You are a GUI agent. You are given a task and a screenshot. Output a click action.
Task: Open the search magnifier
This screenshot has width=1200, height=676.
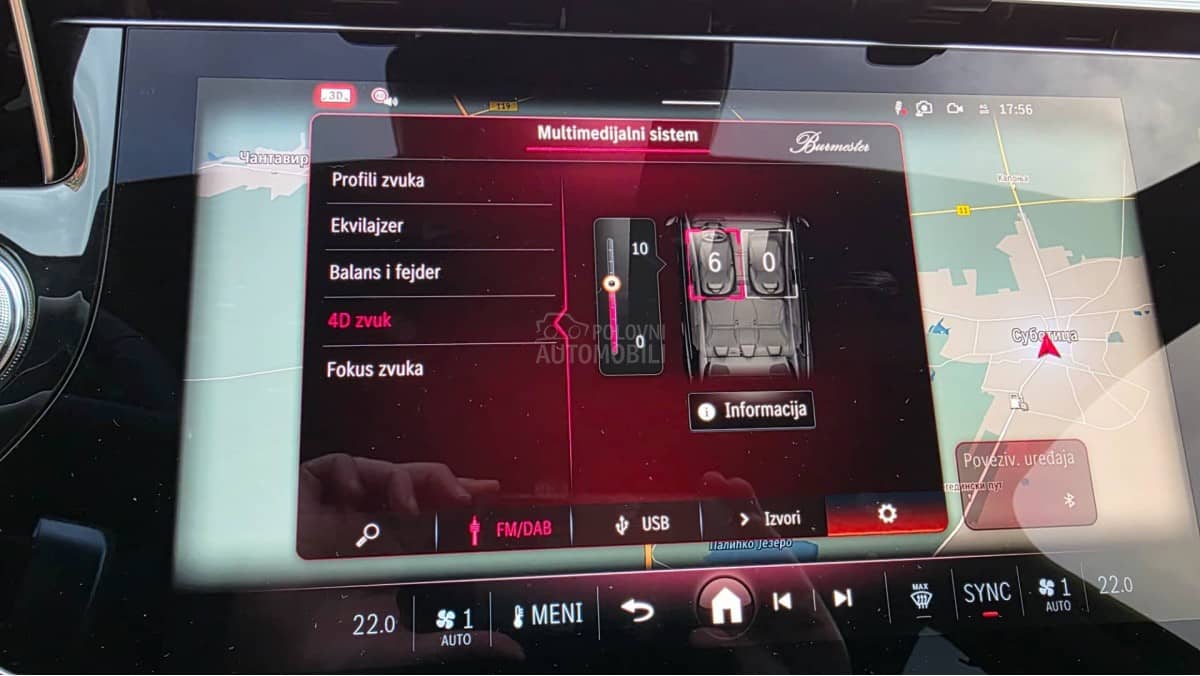pos(367,534)
